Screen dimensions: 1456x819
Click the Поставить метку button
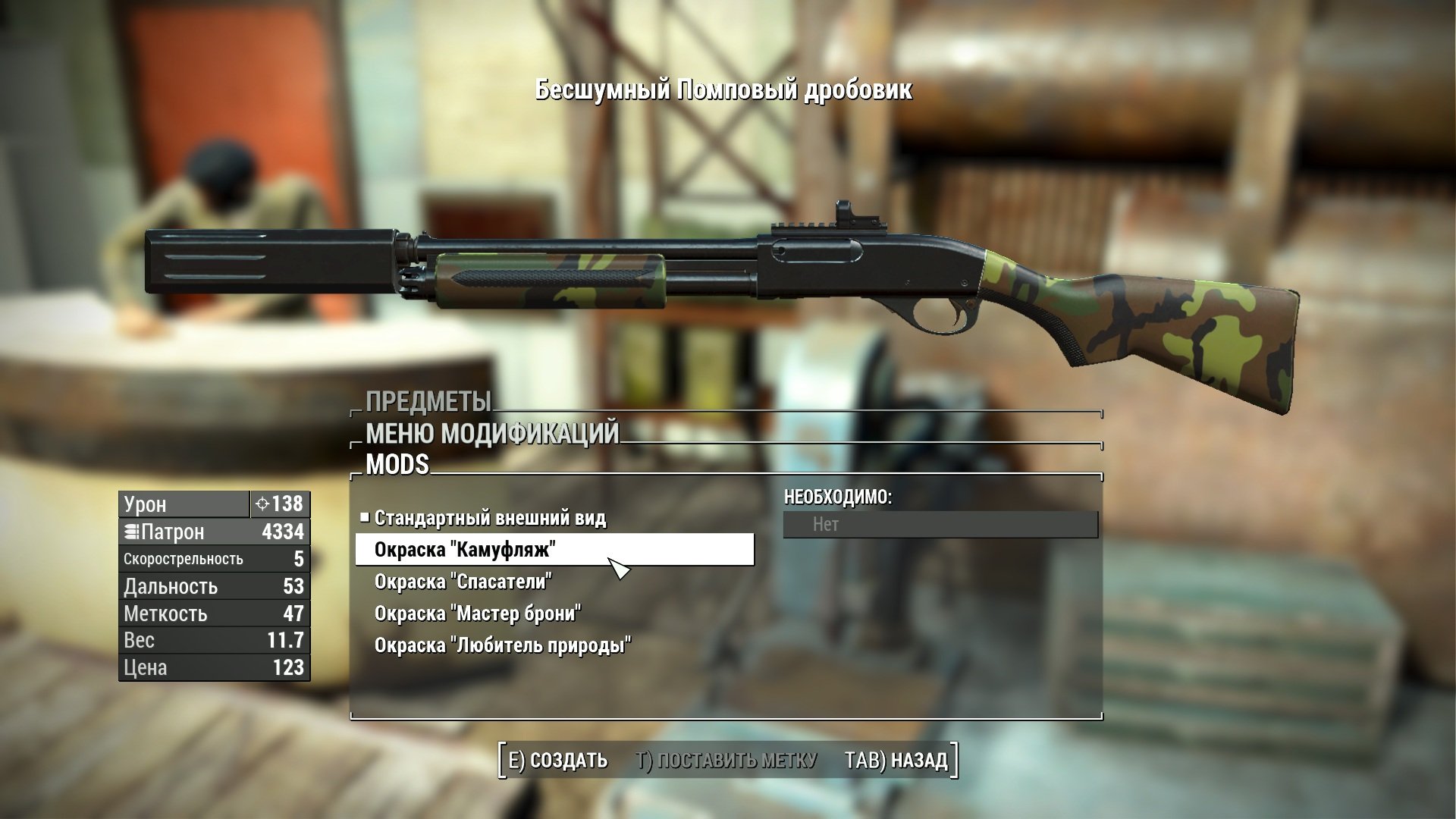pyautogui.click(x=726, y=760)
